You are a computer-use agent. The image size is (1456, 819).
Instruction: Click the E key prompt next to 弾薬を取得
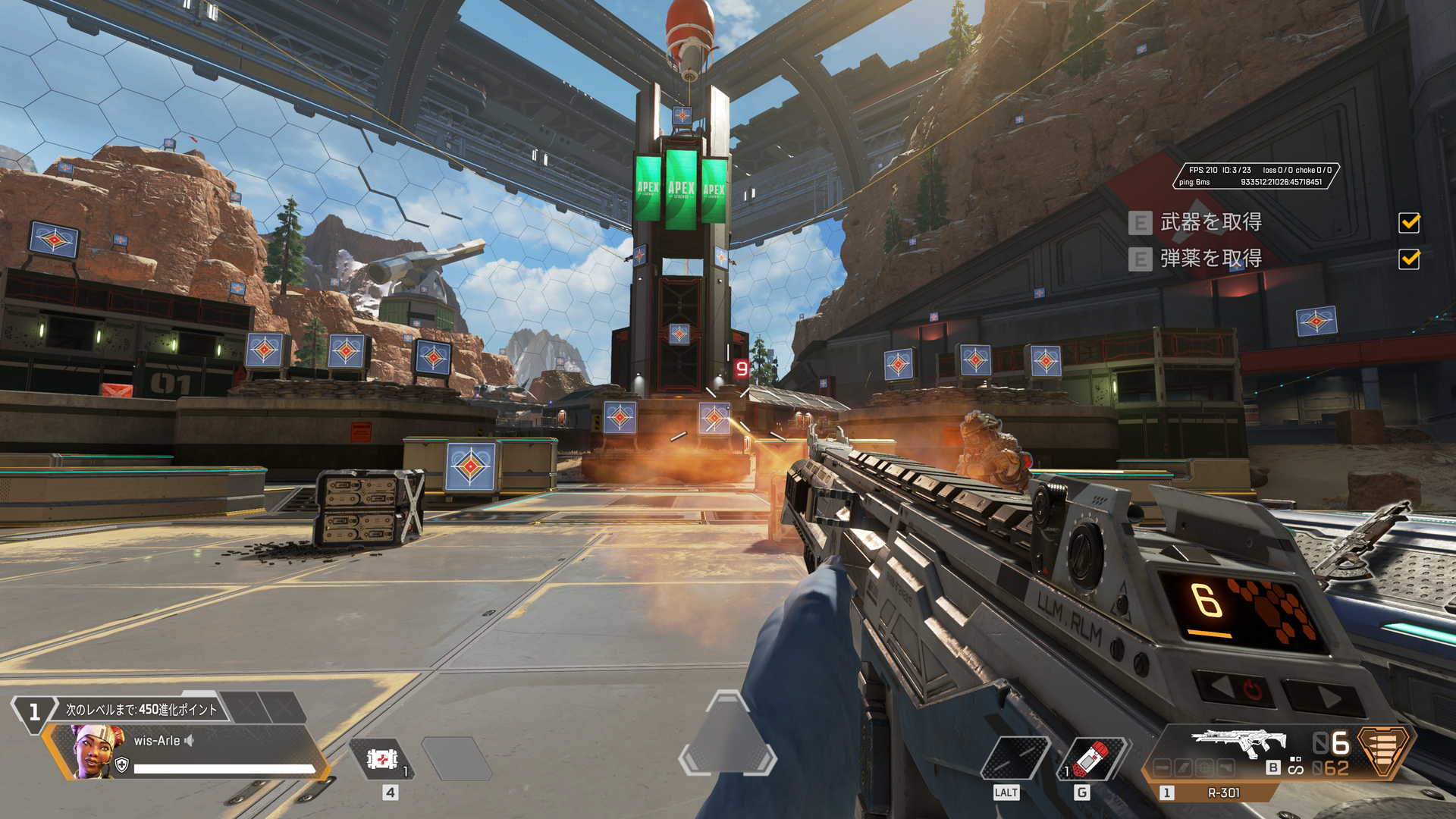point(1139,260)
